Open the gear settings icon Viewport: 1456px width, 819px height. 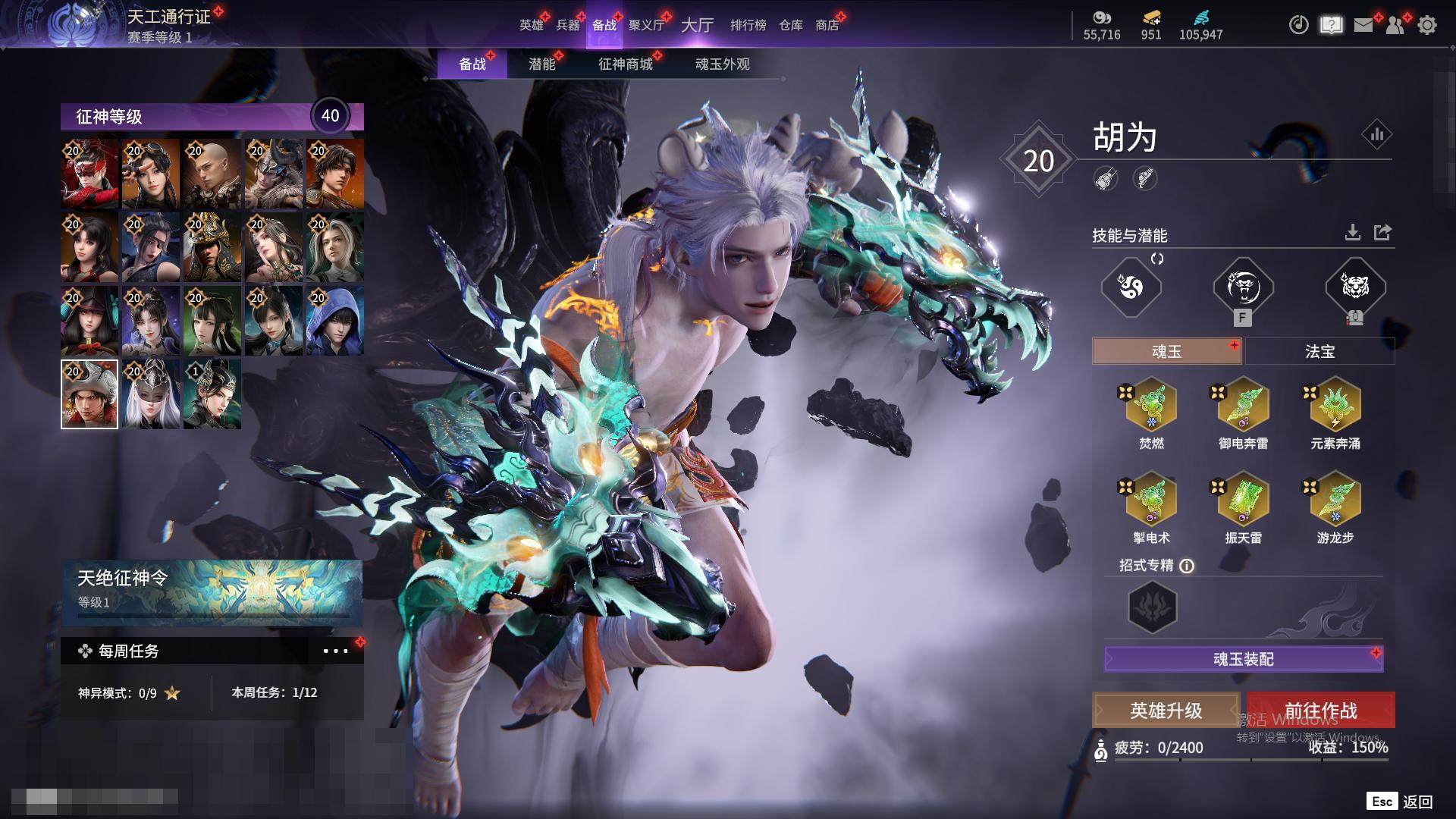click(x=1426, y=25)
